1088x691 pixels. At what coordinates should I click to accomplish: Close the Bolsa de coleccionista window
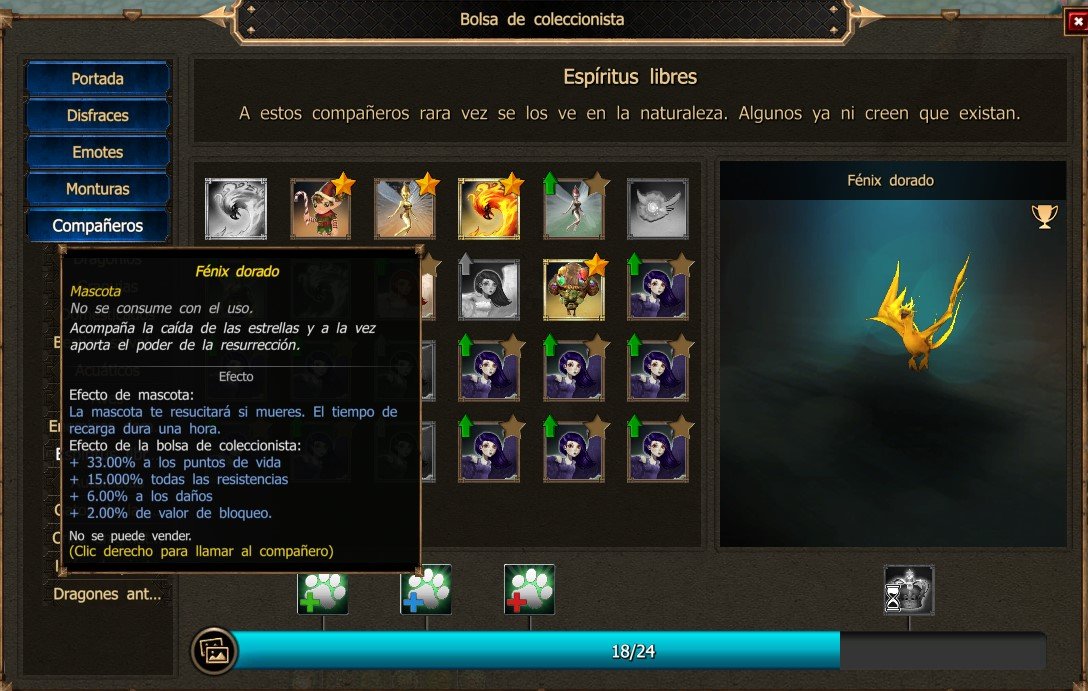(1076, 20)
